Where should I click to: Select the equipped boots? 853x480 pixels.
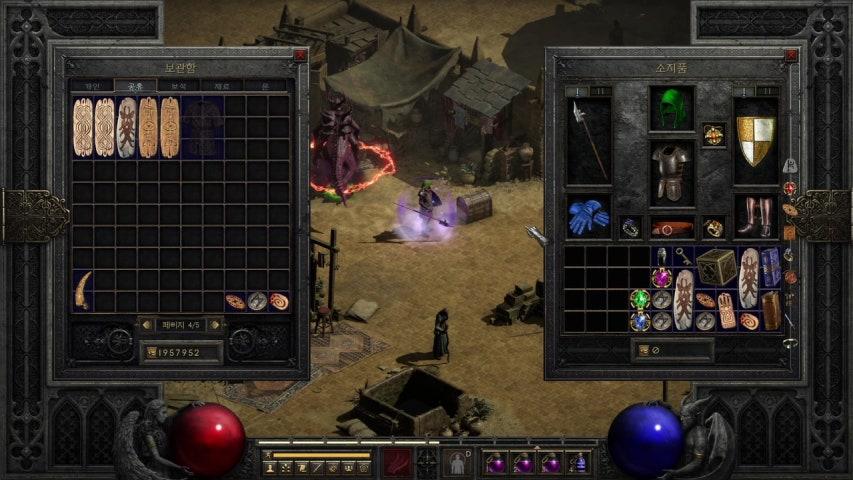click(755, 216)
